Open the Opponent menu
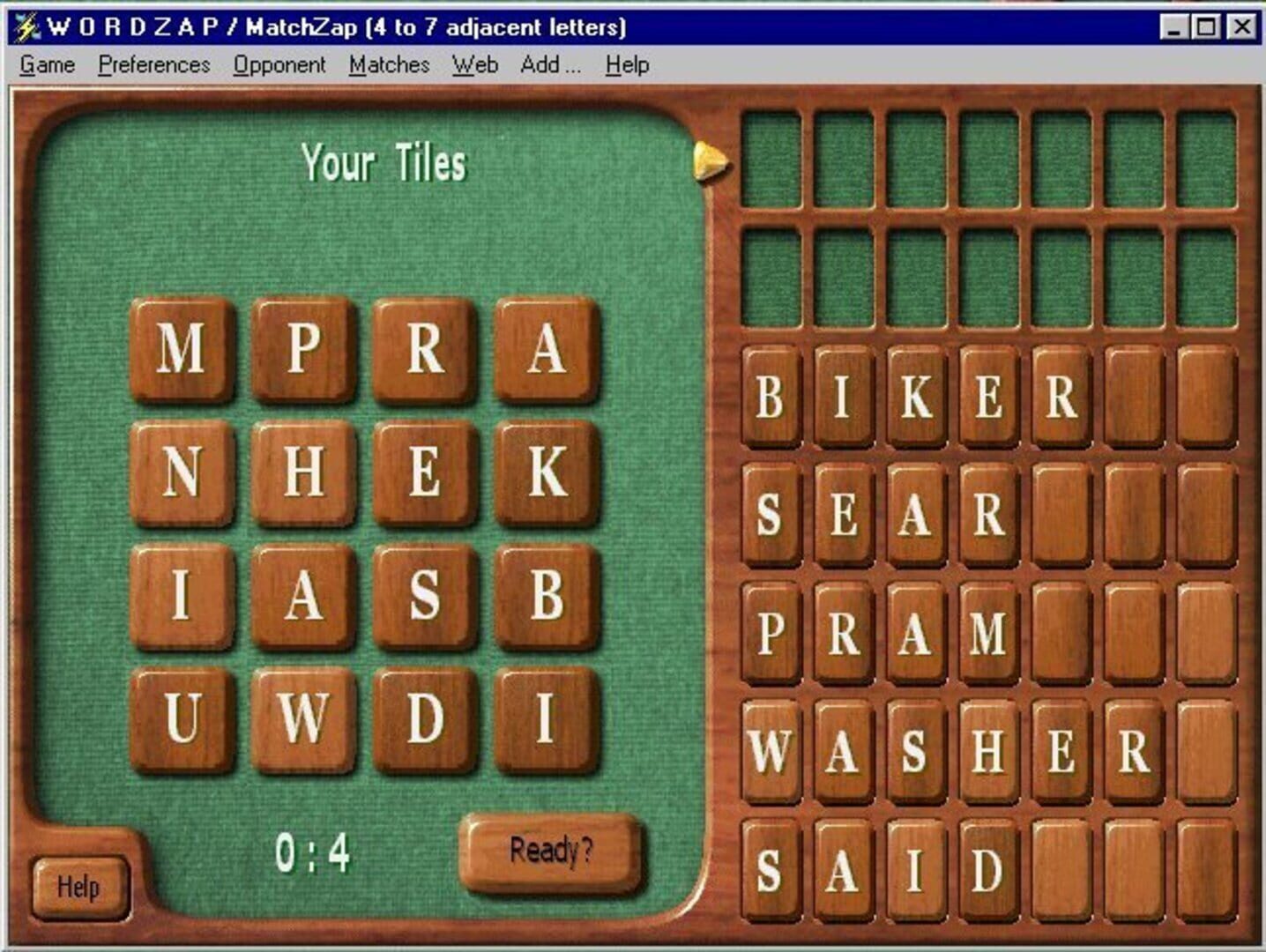Screen dimensions: 1266x952 [279, 64]
